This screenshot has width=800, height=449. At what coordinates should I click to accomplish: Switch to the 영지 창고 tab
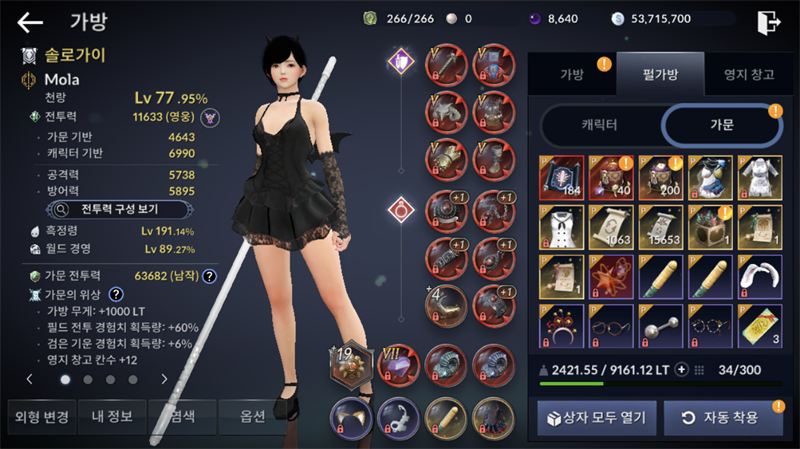pos(740,75)
